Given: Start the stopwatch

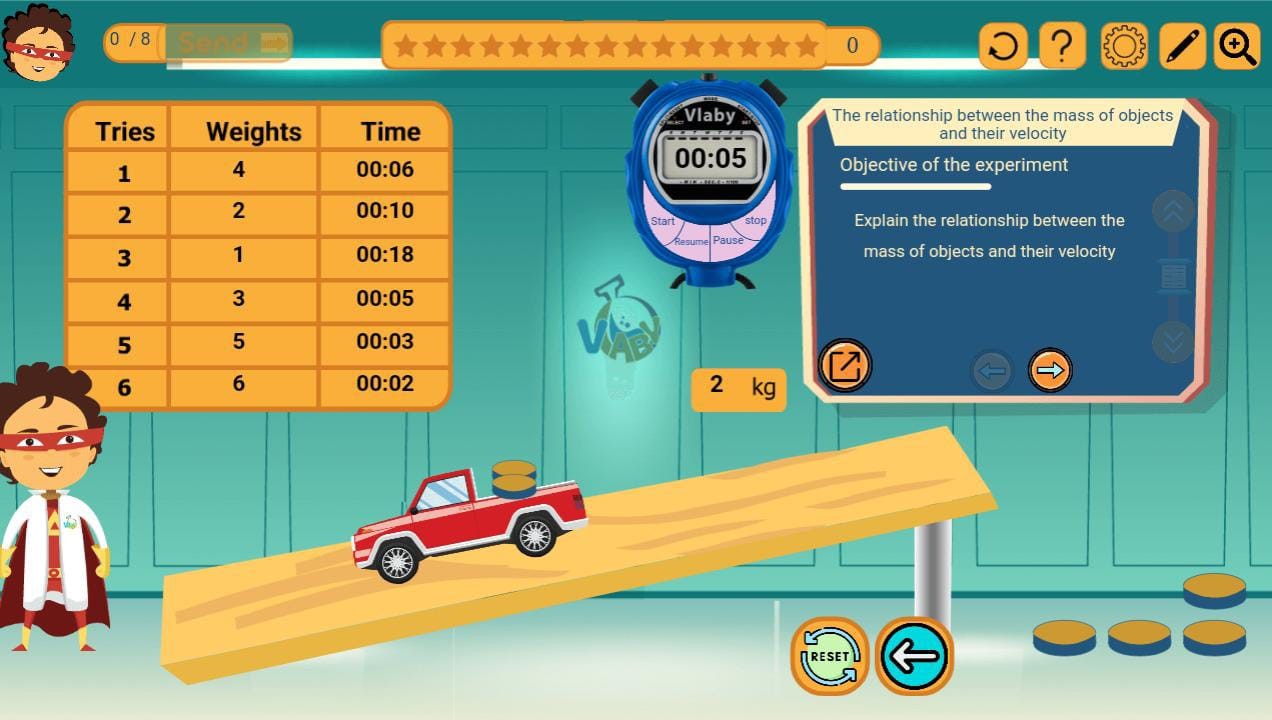Looking at the screenshot, I should [663, 221].
